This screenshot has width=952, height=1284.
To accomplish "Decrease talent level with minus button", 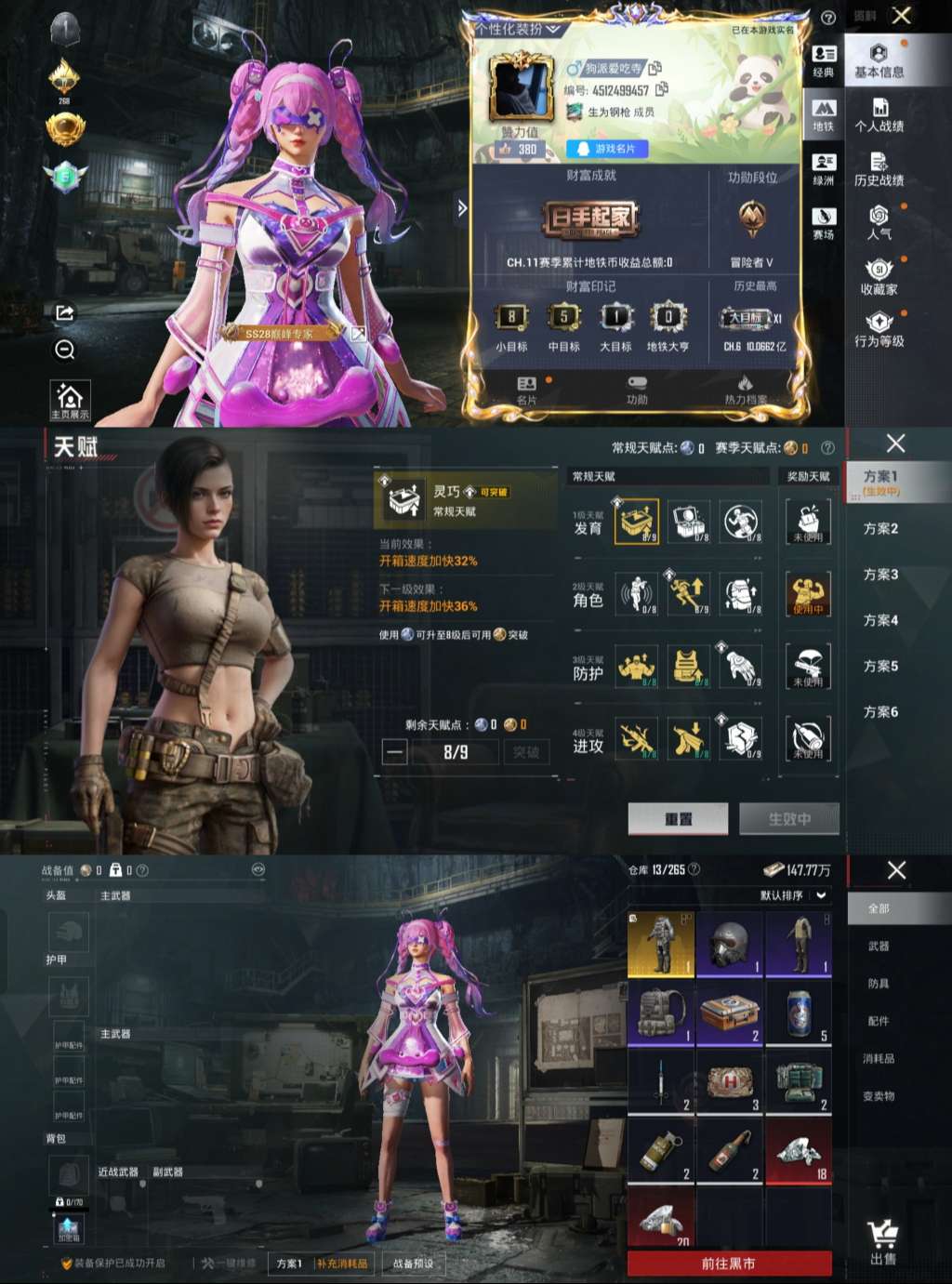I will click(395, 751).
